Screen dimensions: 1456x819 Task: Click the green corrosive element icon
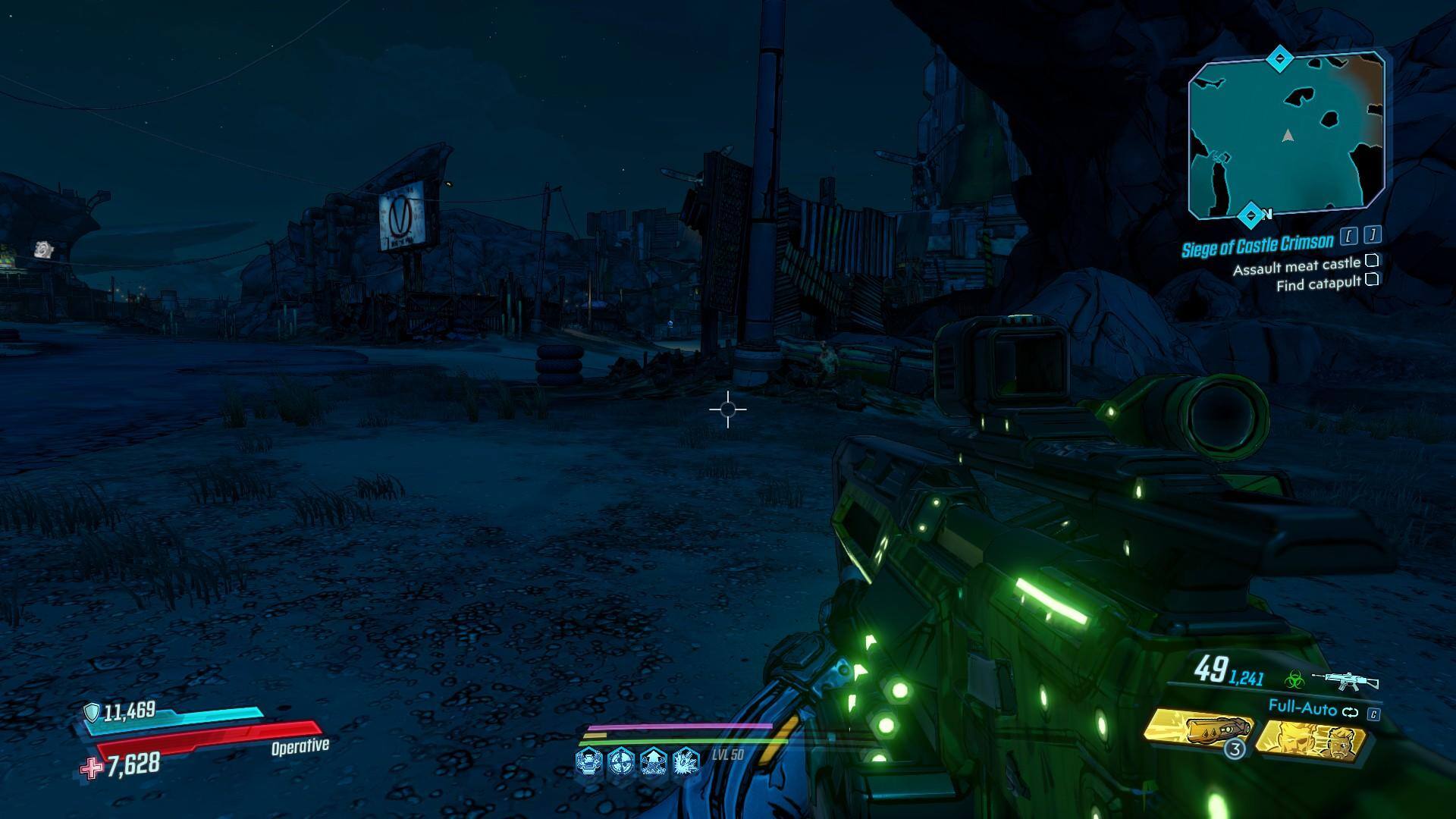[1296, 679]
